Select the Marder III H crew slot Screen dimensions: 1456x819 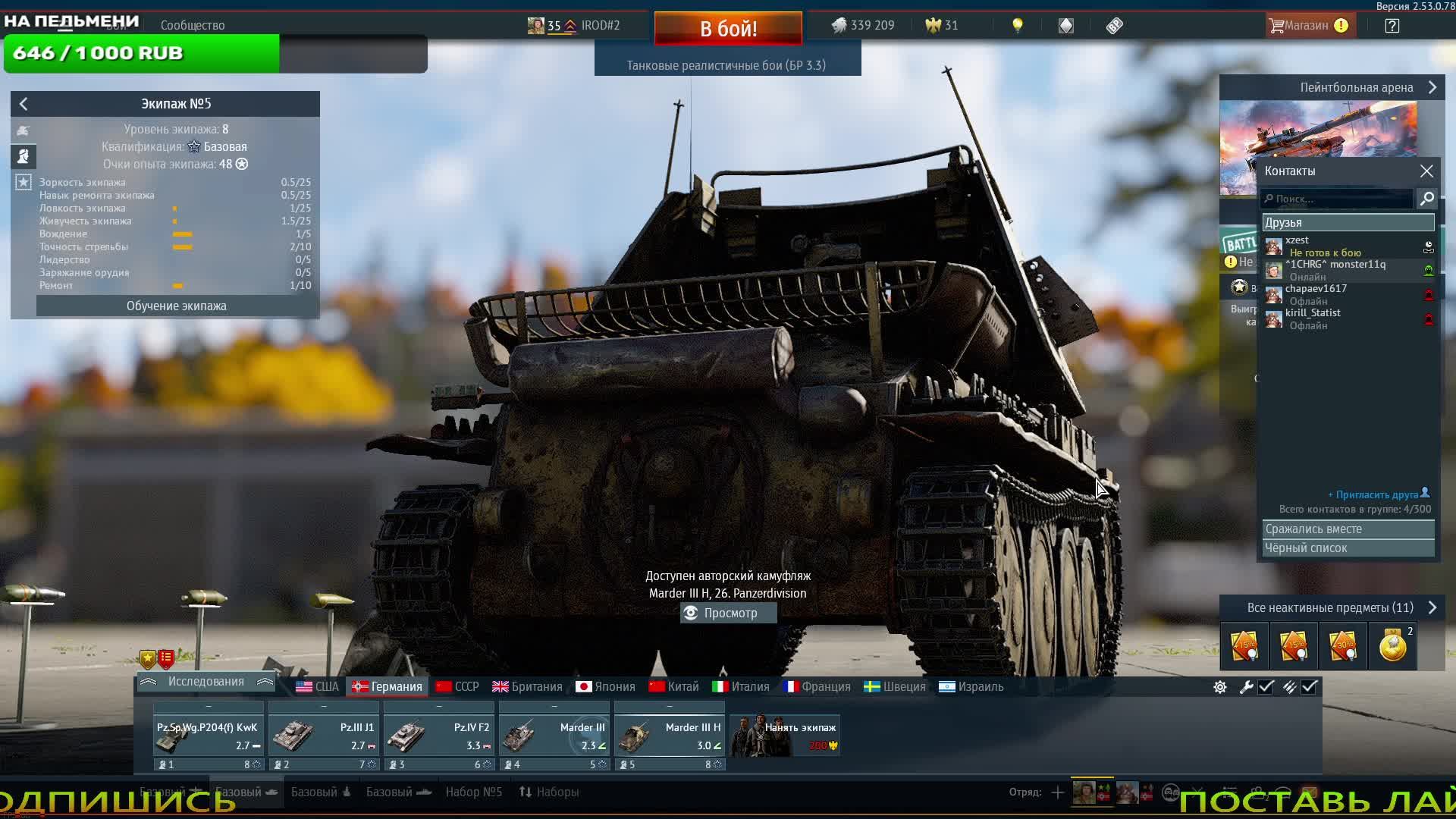click(669, 736)
